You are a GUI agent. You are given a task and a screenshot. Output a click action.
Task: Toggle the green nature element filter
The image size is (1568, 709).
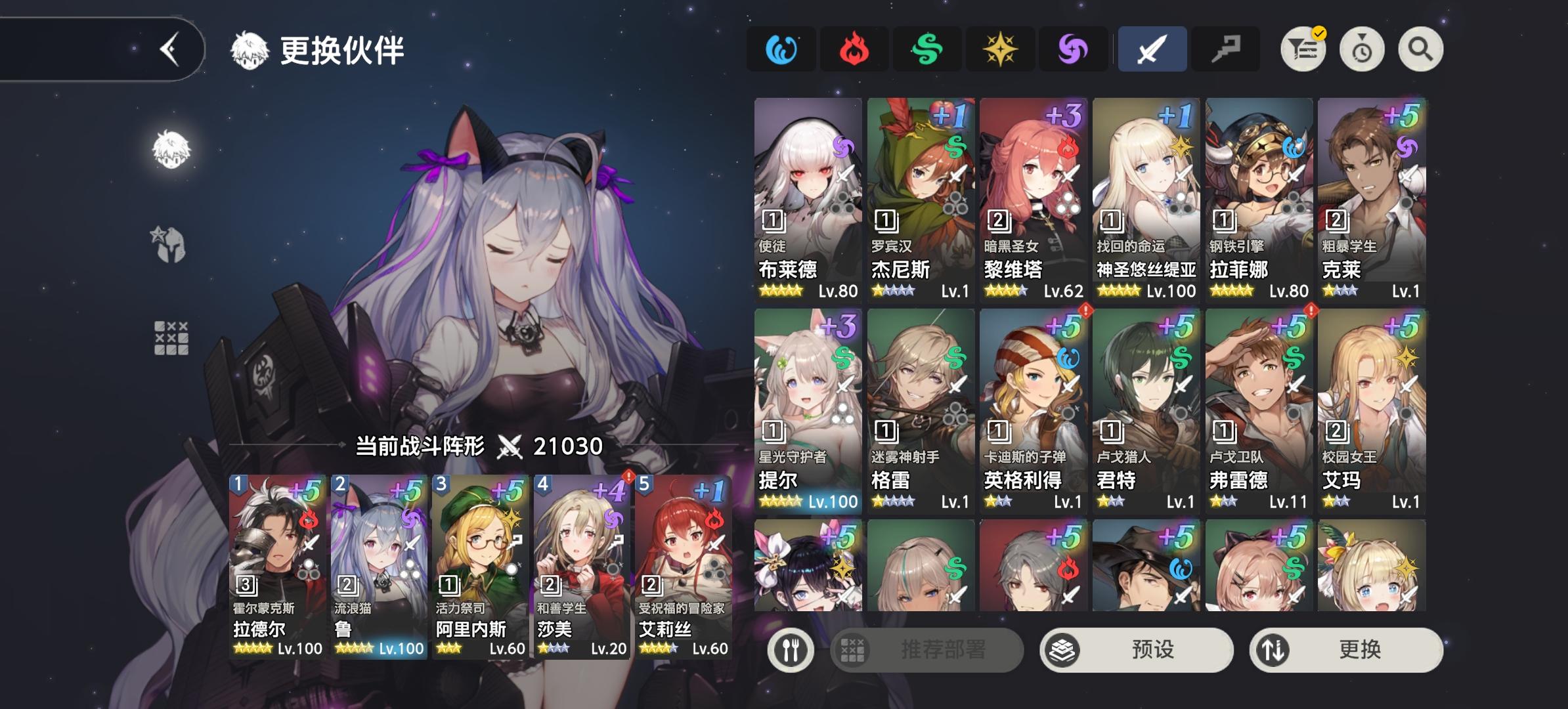(927, 49)
